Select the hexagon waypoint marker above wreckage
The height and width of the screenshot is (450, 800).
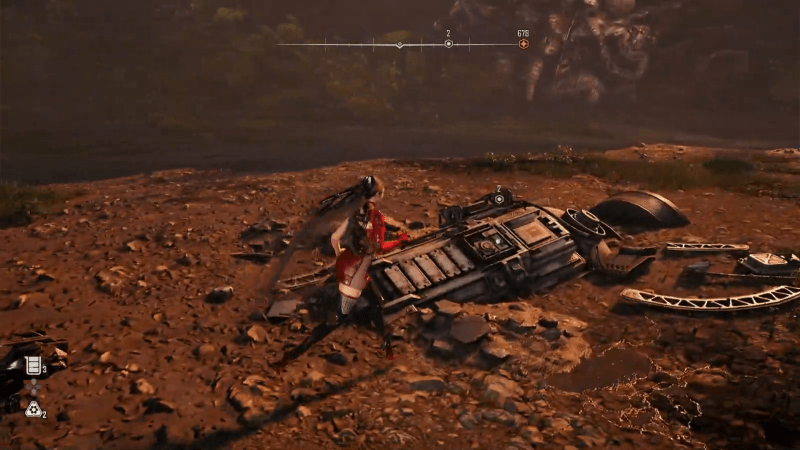(499, 199)
